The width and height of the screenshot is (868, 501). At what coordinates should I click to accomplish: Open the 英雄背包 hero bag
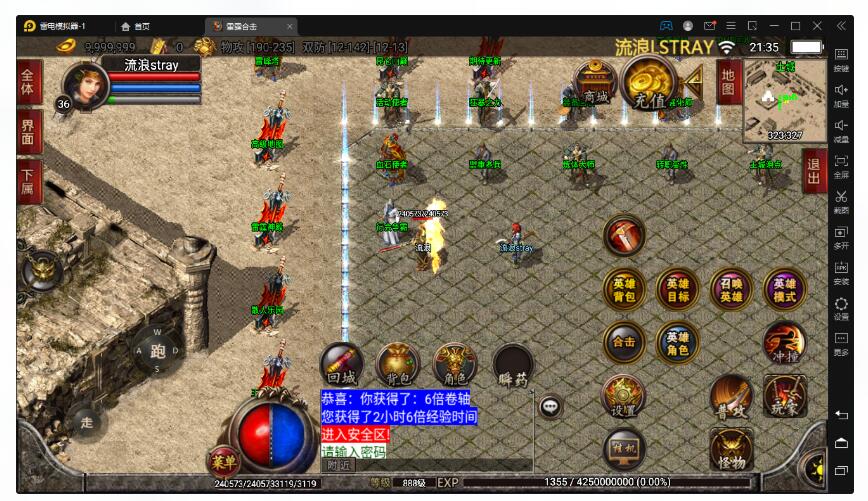point(623,290)
